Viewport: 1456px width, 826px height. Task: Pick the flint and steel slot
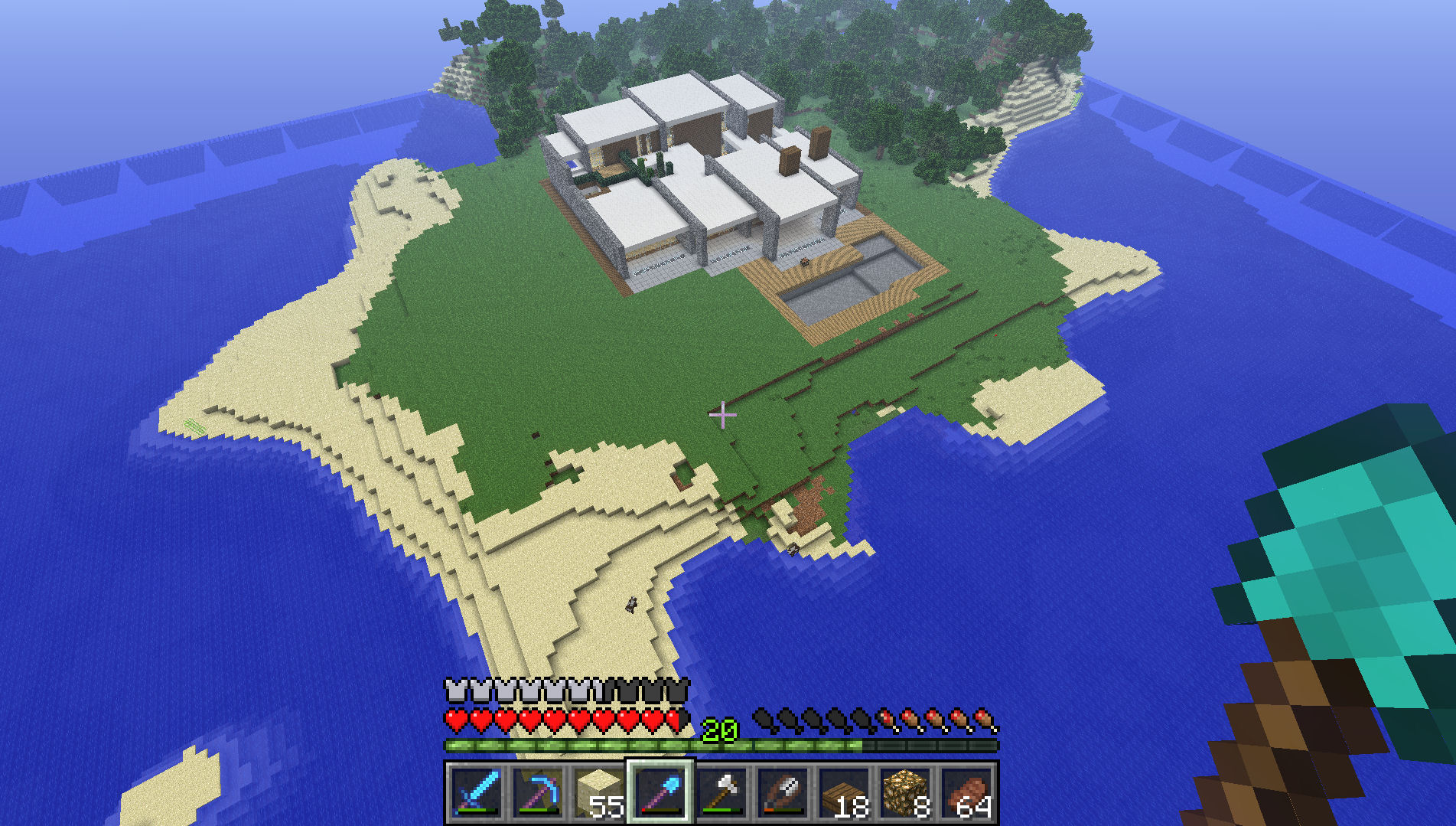tap(783, 792)
